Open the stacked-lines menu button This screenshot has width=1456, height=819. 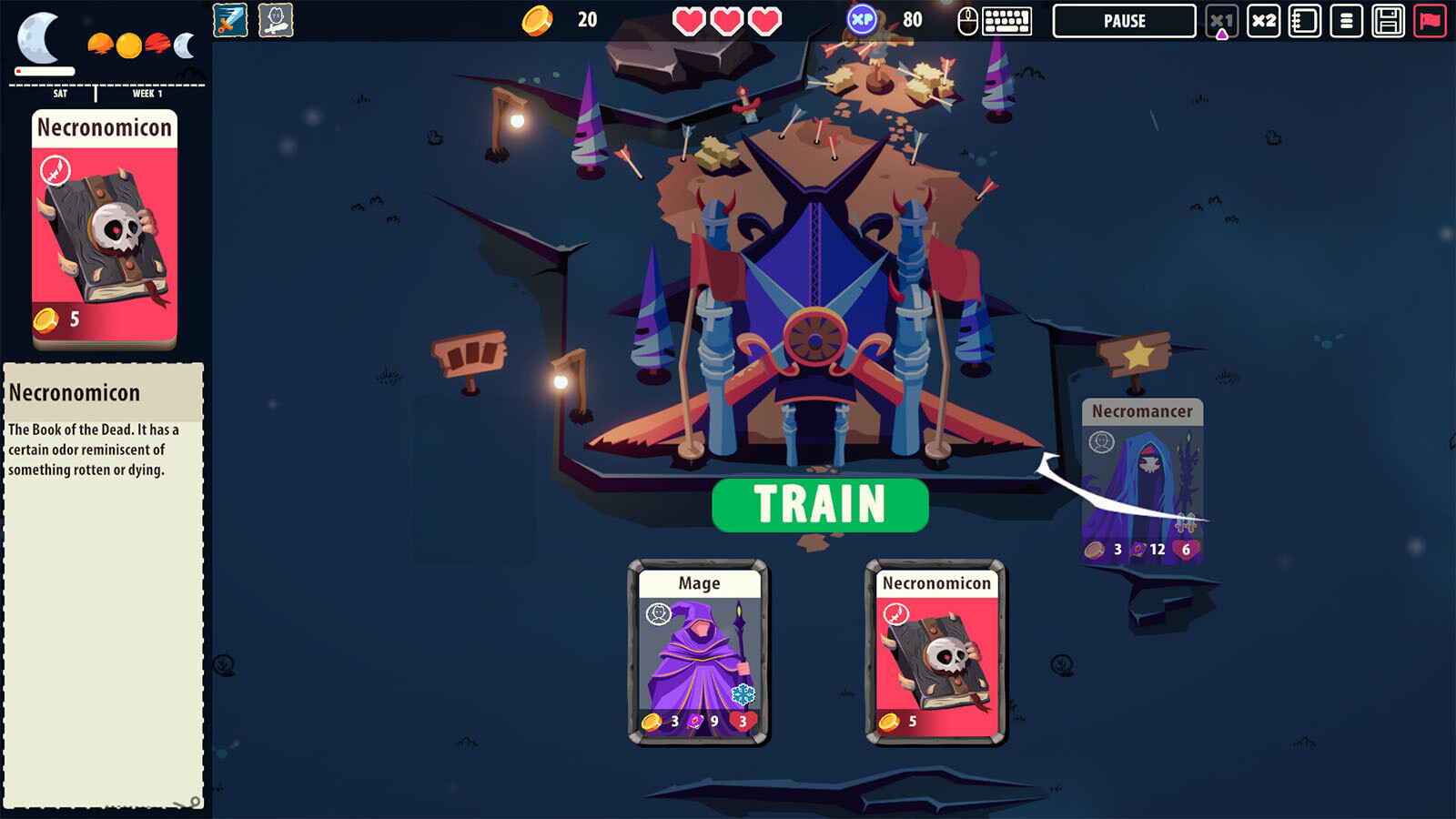click(1346, 21)
